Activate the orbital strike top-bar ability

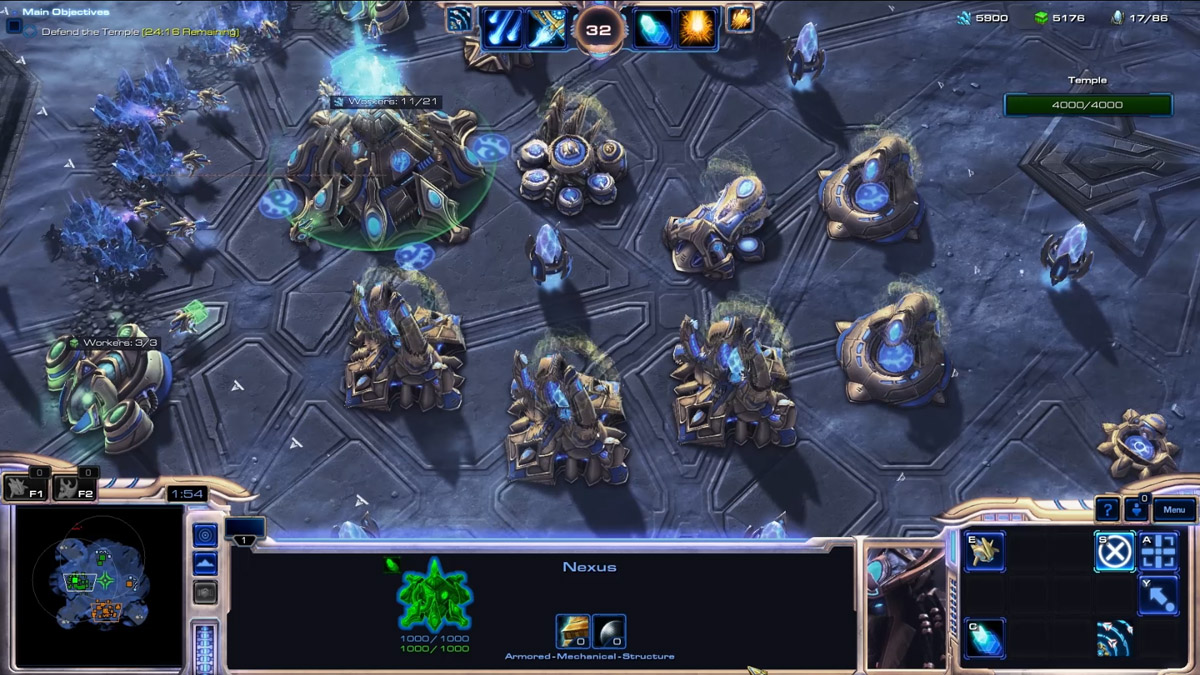502,28
